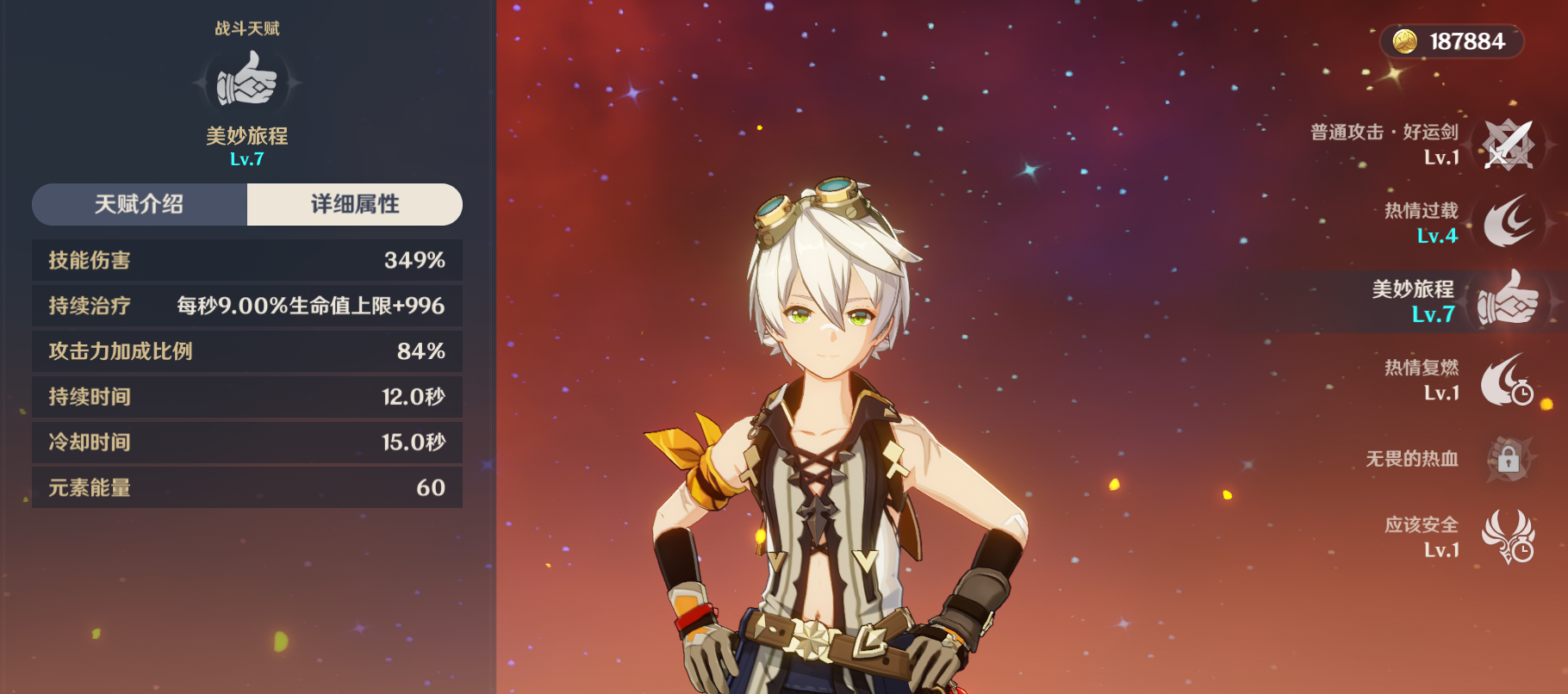Open the 普通攻击·好运剑 talent
The height and width of the screenshot is (694, 1568).
tap(1508, 144)
